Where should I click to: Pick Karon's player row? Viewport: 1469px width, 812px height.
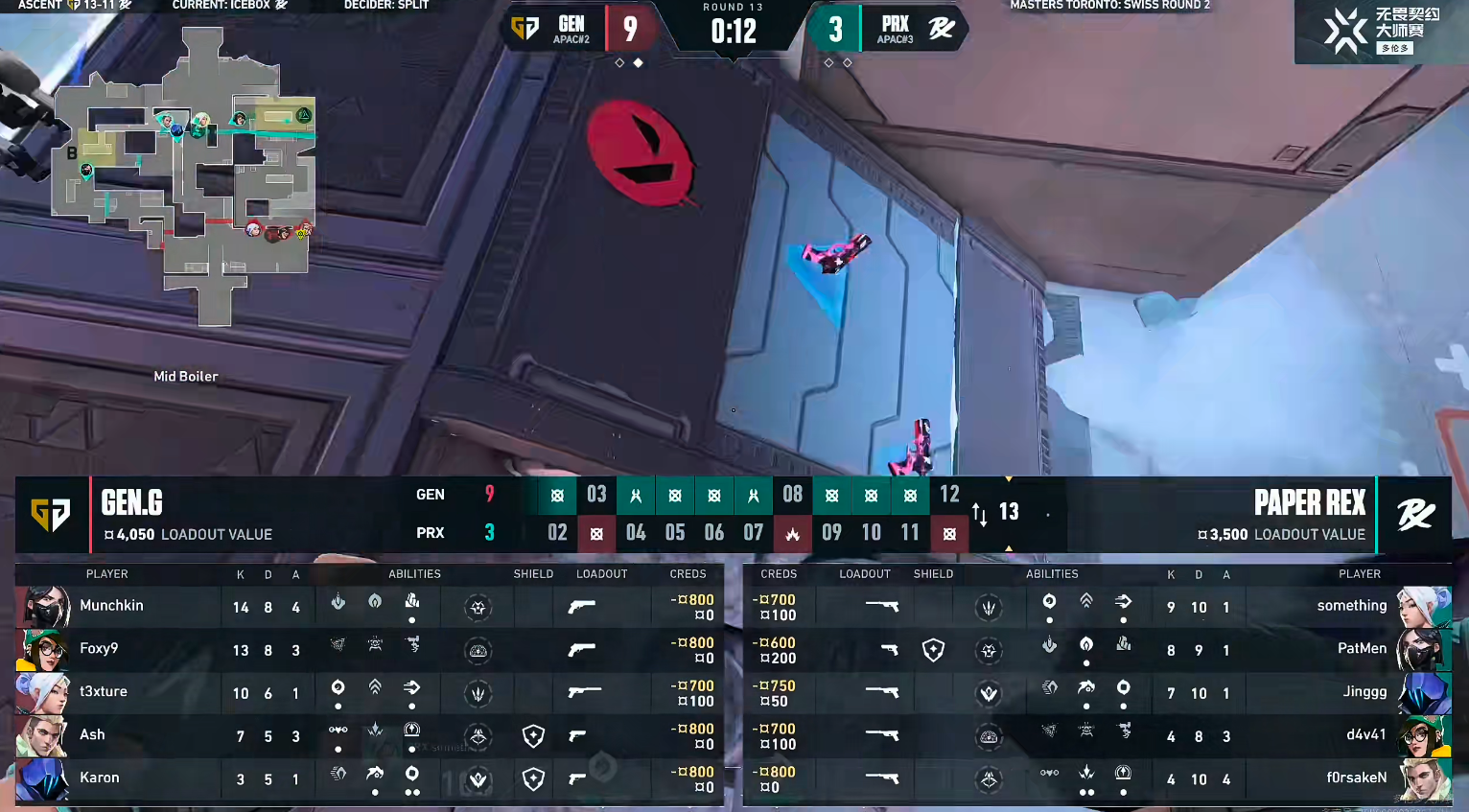[x=369, y=778]
